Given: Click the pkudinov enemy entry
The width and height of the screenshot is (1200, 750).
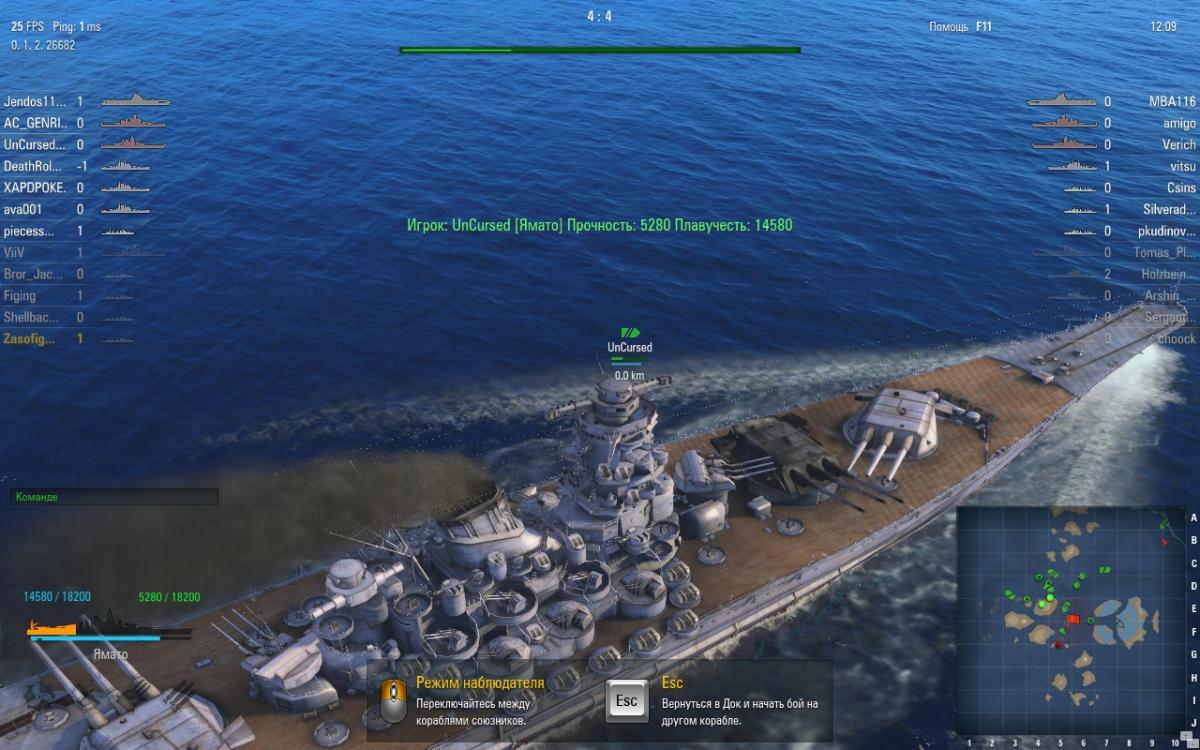Looking at the screenshot, I should pyautogui.click(x=1168, y=231).
